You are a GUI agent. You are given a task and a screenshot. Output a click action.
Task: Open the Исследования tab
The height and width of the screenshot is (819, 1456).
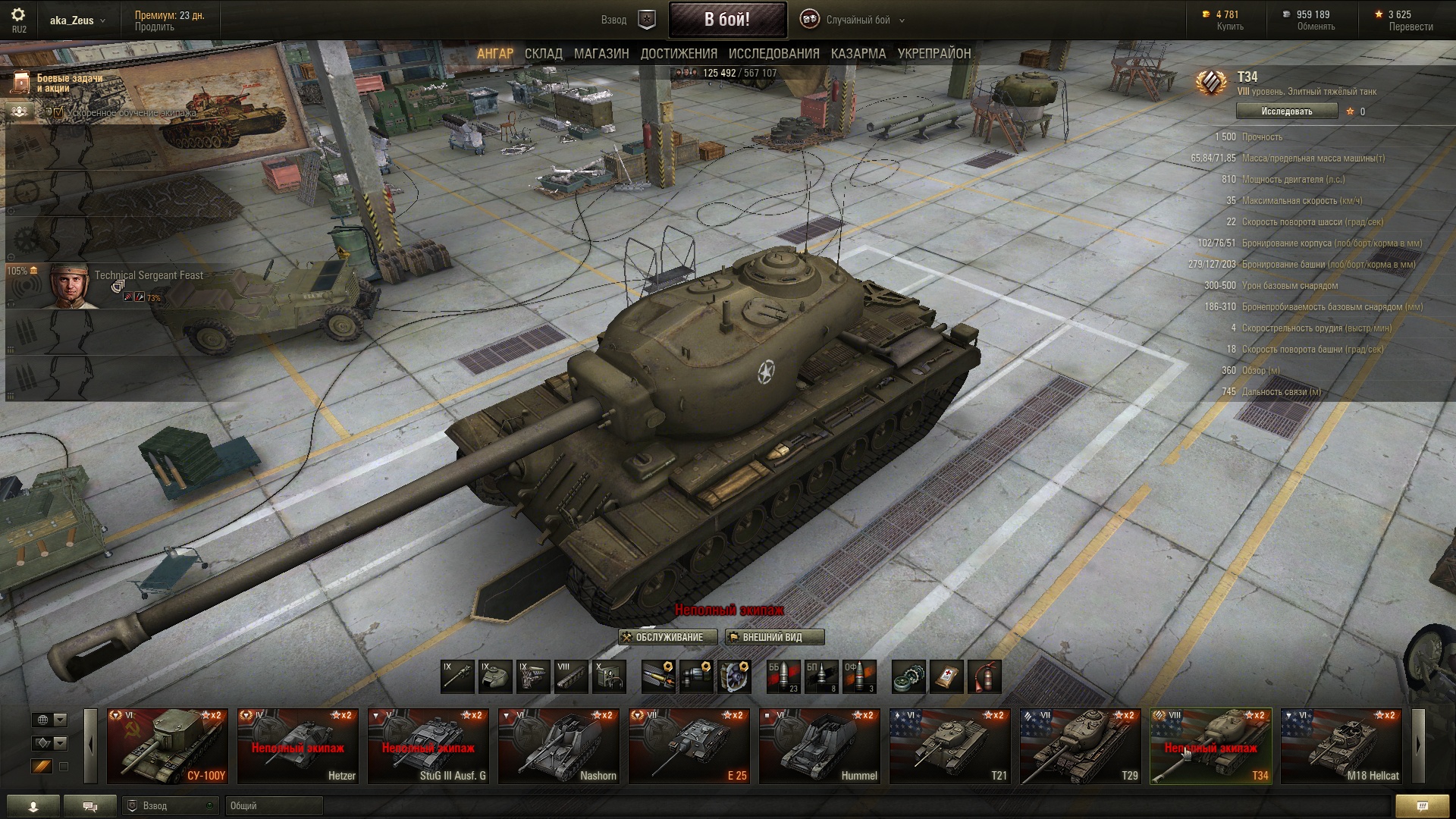pos(773,54)
